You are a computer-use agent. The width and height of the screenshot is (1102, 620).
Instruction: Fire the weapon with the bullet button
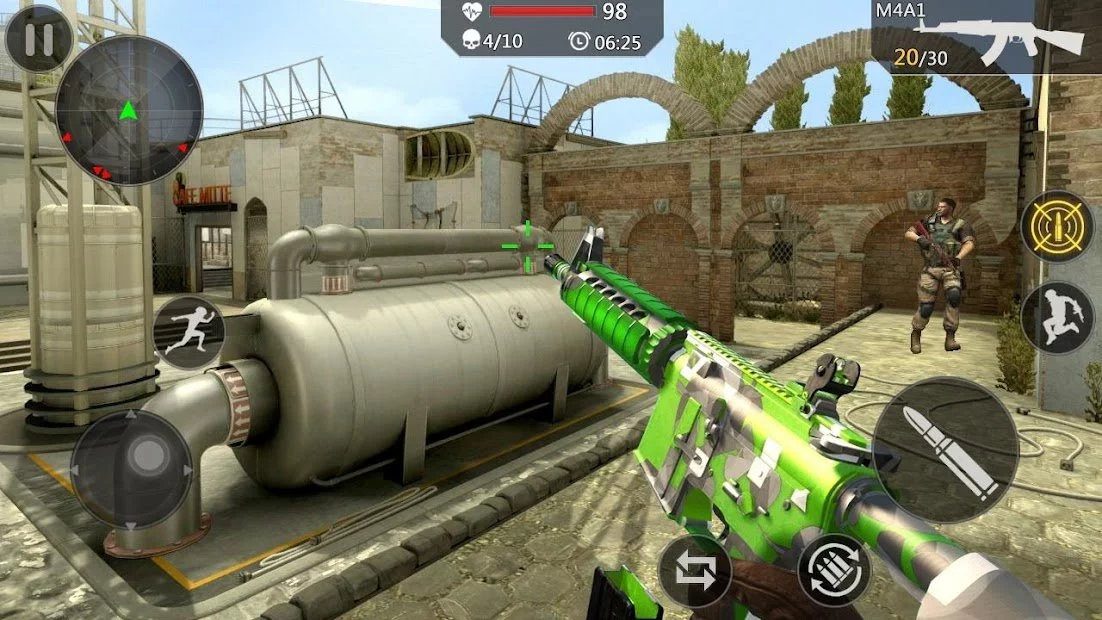point(944,450)
